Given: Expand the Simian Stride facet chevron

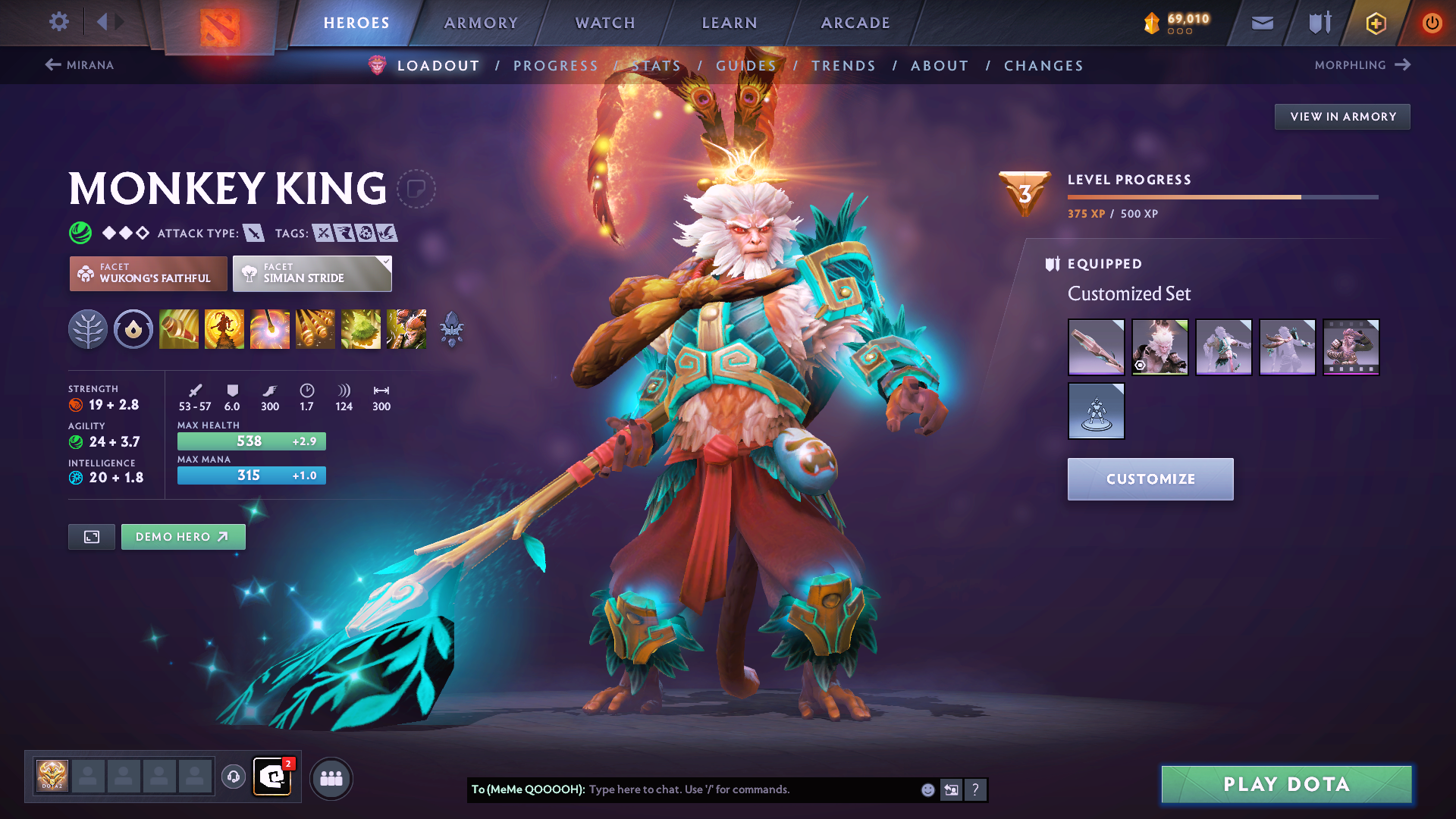Looking at the screenshot, I should [x=387, y=262].
